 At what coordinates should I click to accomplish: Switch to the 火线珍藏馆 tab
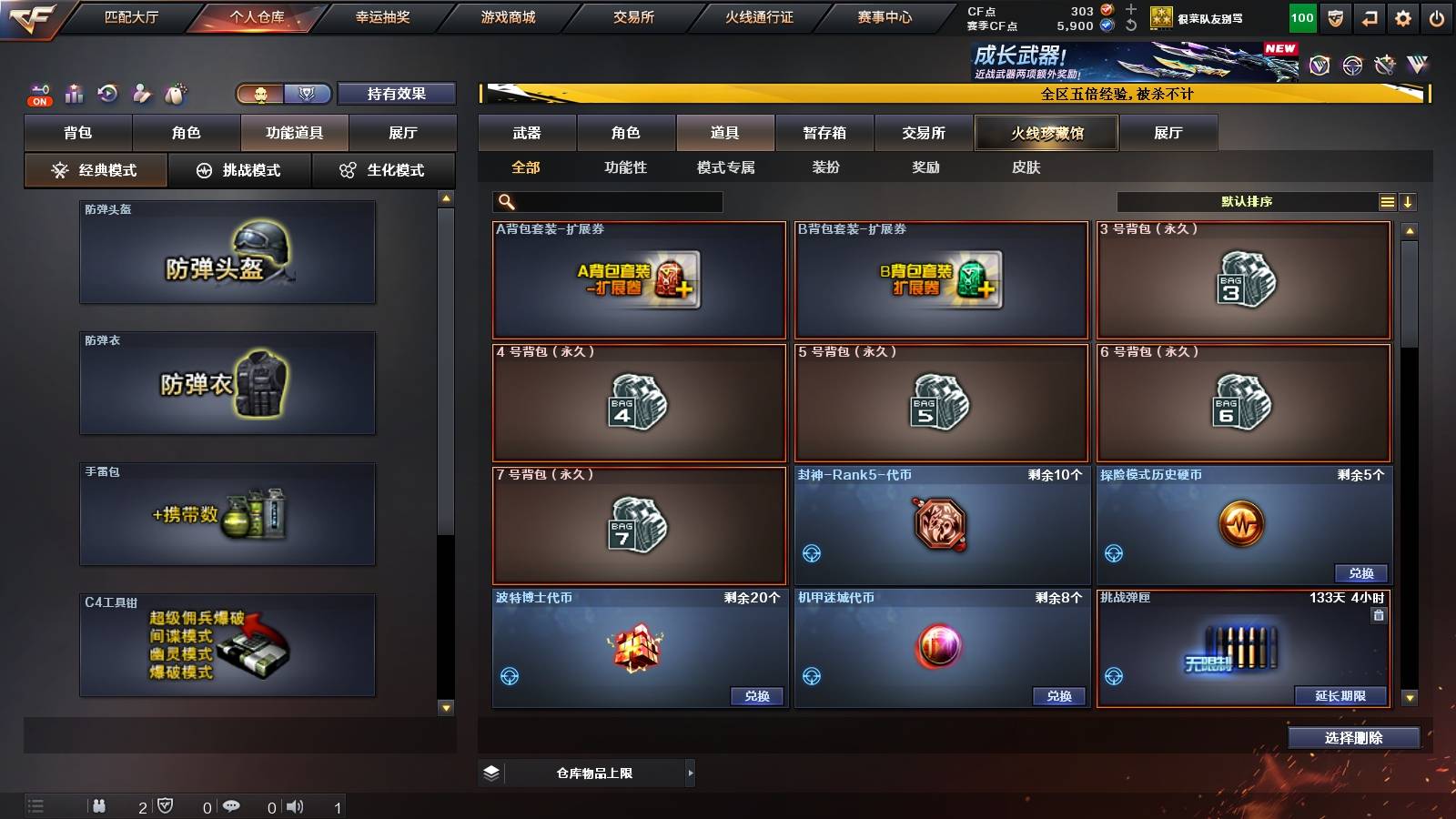1045,133
